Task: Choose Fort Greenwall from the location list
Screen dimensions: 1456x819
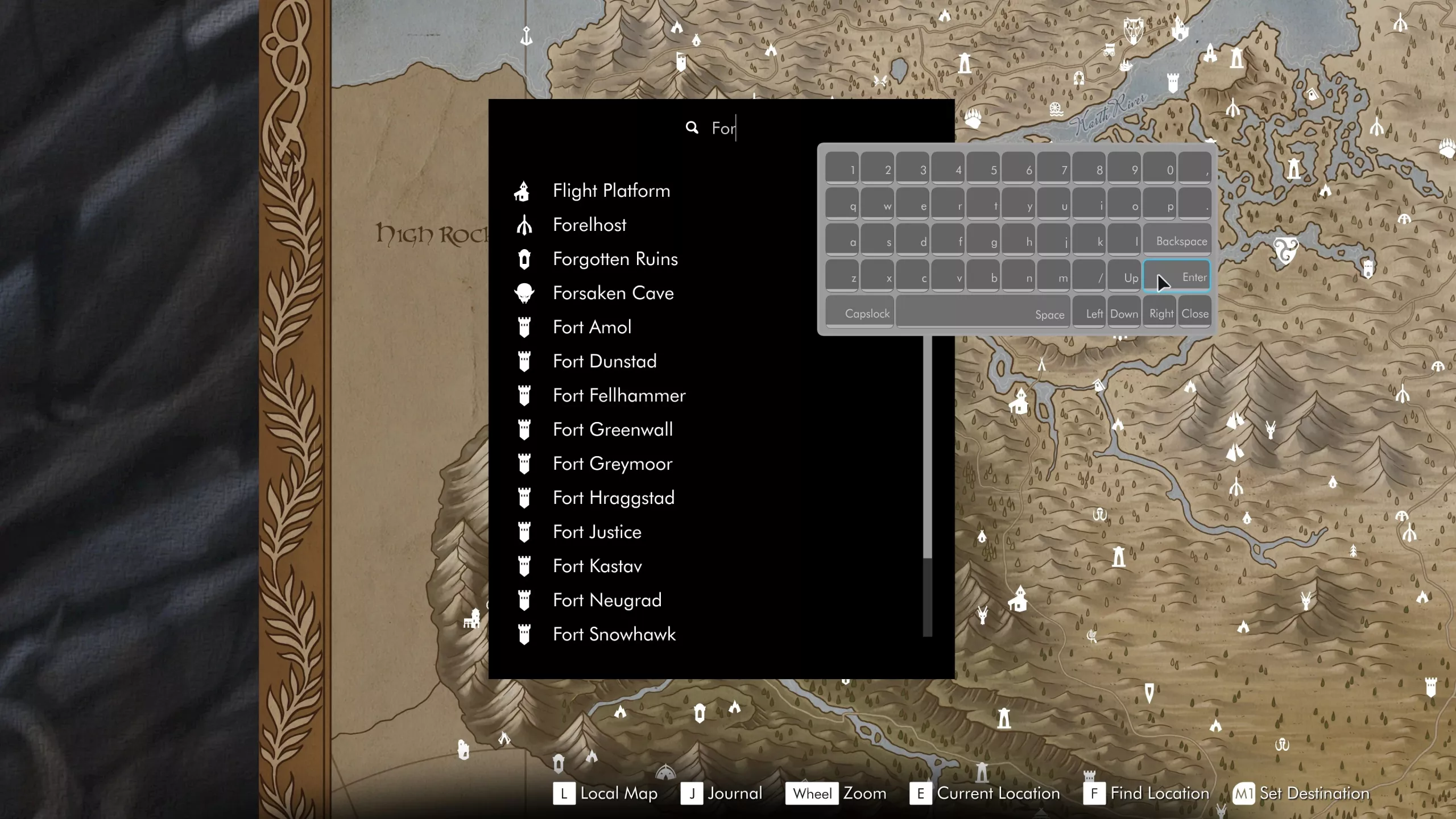Action: (613, 429)
